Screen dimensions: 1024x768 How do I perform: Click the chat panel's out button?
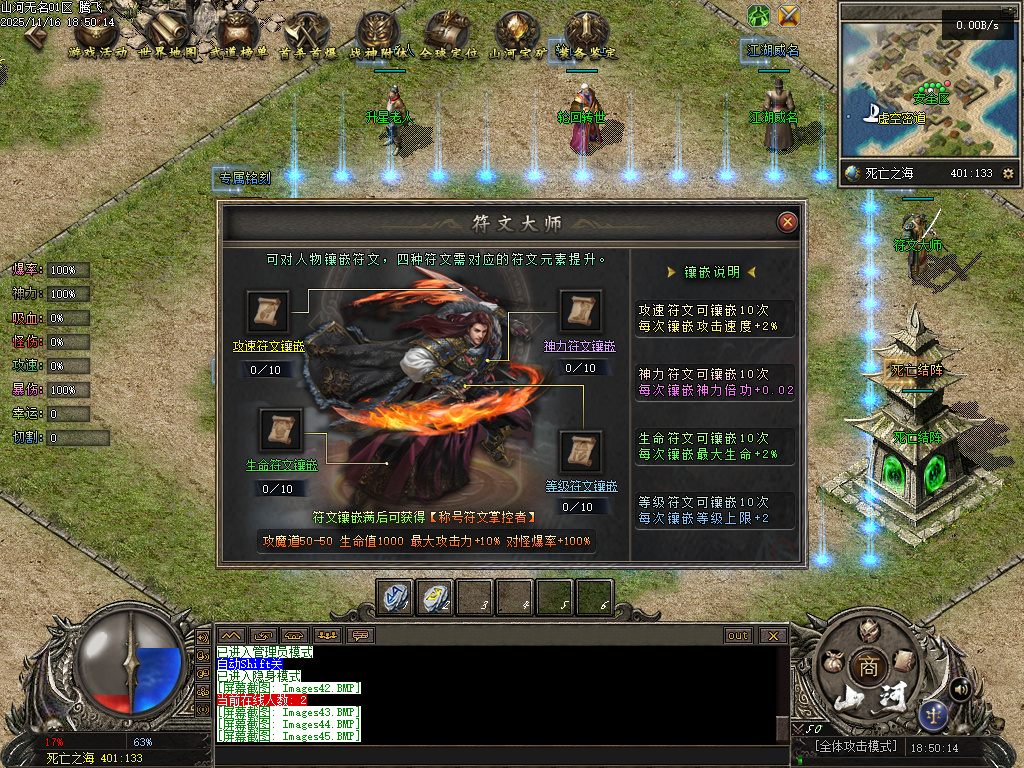pyautogui.click(x=738, y=635)
